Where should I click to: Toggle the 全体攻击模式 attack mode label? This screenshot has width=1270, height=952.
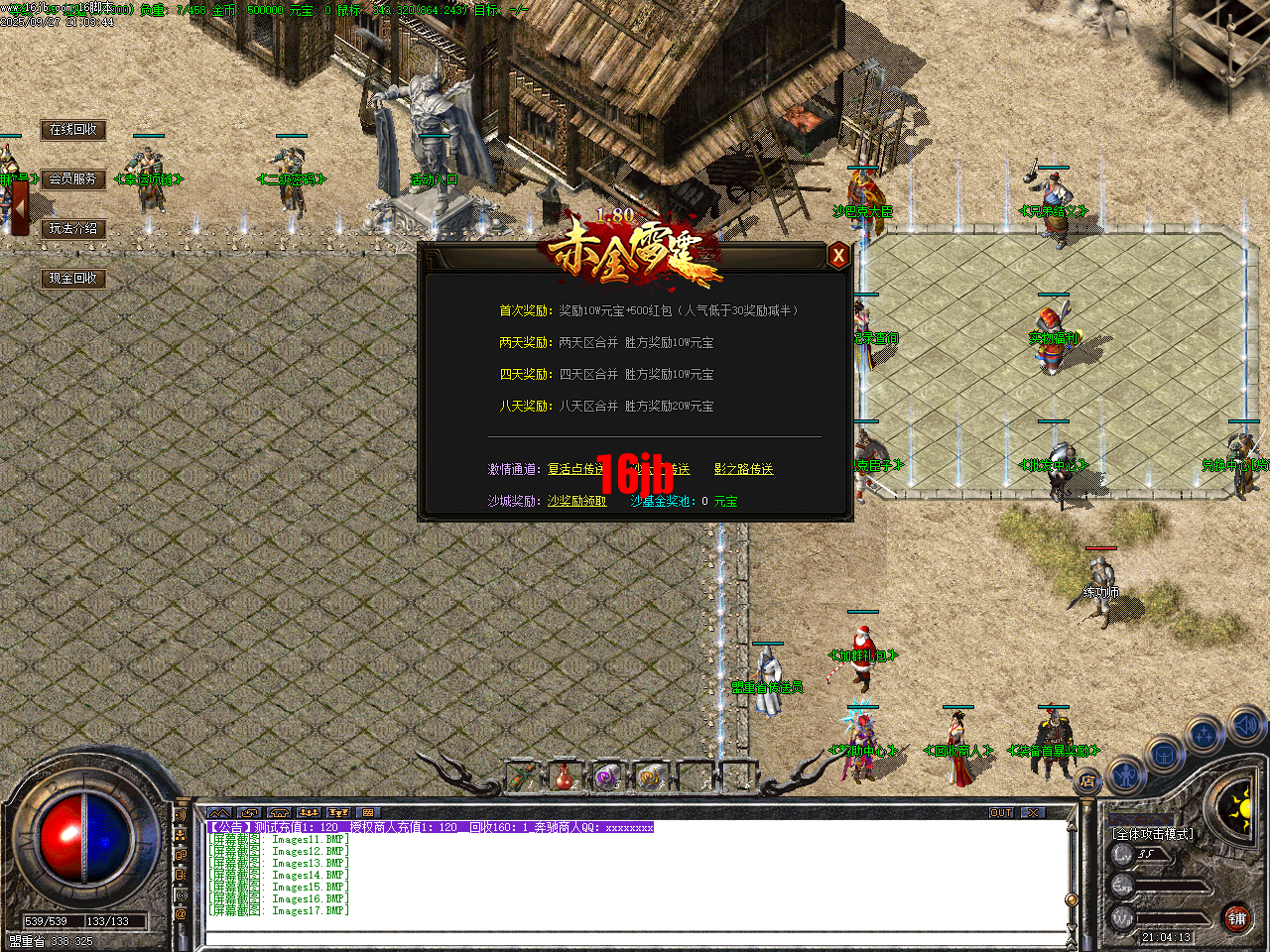pyautogui.click(x=1152, y=833)
